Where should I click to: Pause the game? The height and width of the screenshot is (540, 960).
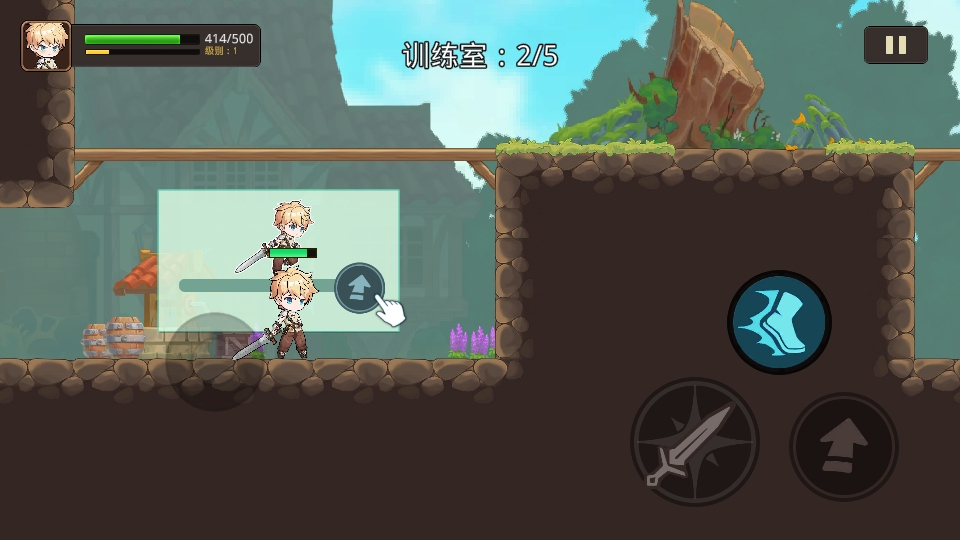[x=895, y=45]
